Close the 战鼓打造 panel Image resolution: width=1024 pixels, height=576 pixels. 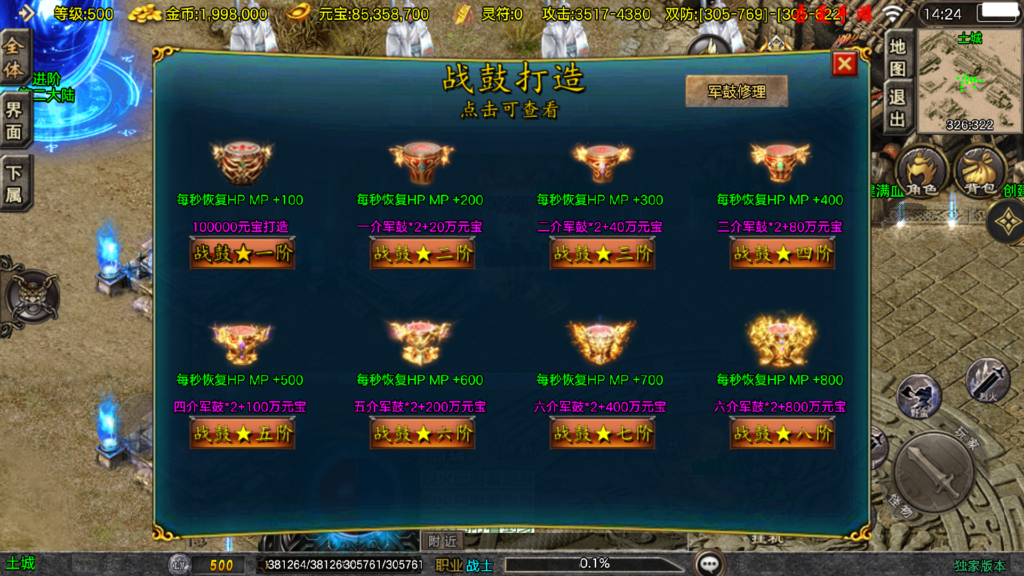pos(845,64)
